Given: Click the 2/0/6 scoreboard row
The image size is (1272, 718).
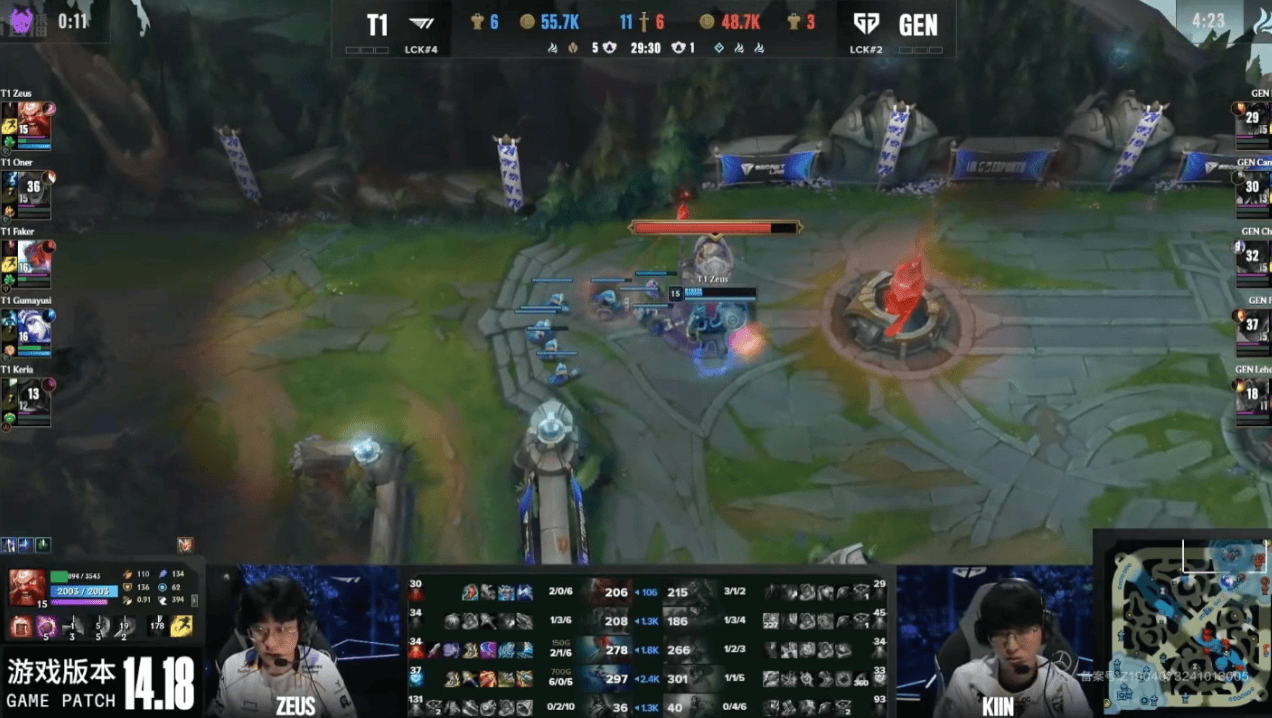Looking at the screenshot, I should pos(560,592).
